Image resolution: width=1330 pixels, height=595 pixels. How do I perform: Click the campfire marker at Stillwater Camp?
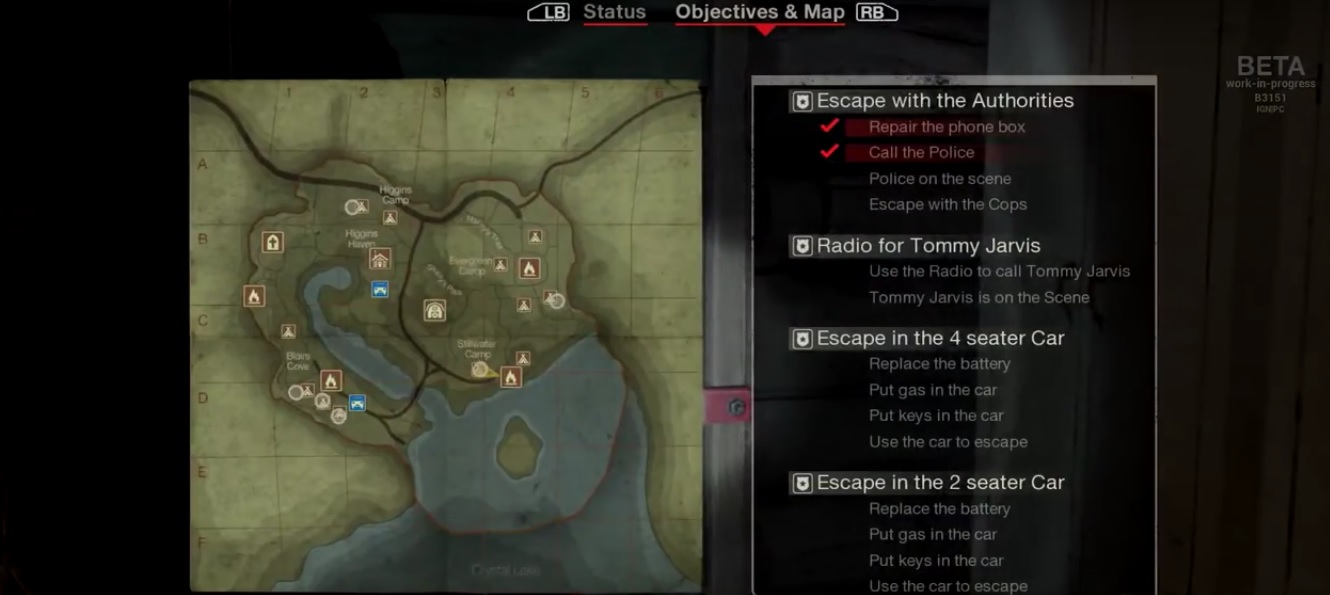coord(511,377)
